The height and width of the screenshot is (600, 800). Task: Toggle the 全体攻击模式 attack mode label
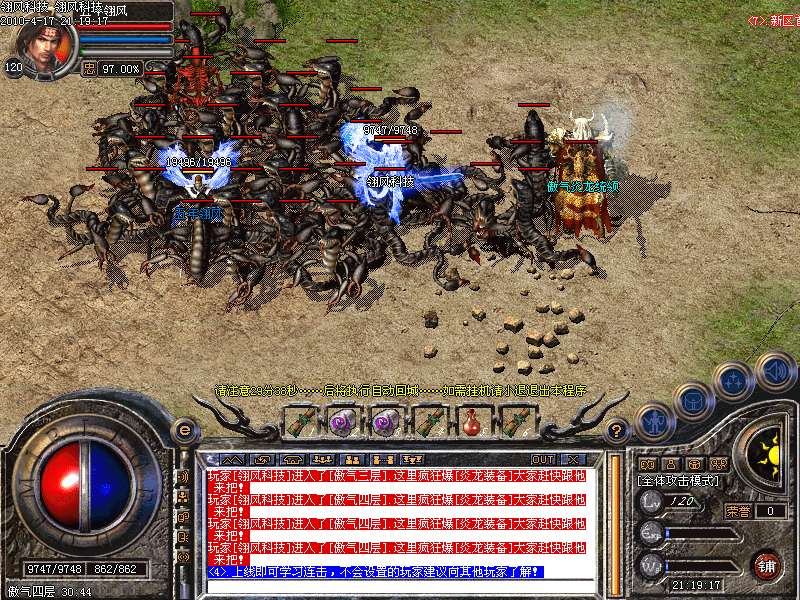pos(679,480)
